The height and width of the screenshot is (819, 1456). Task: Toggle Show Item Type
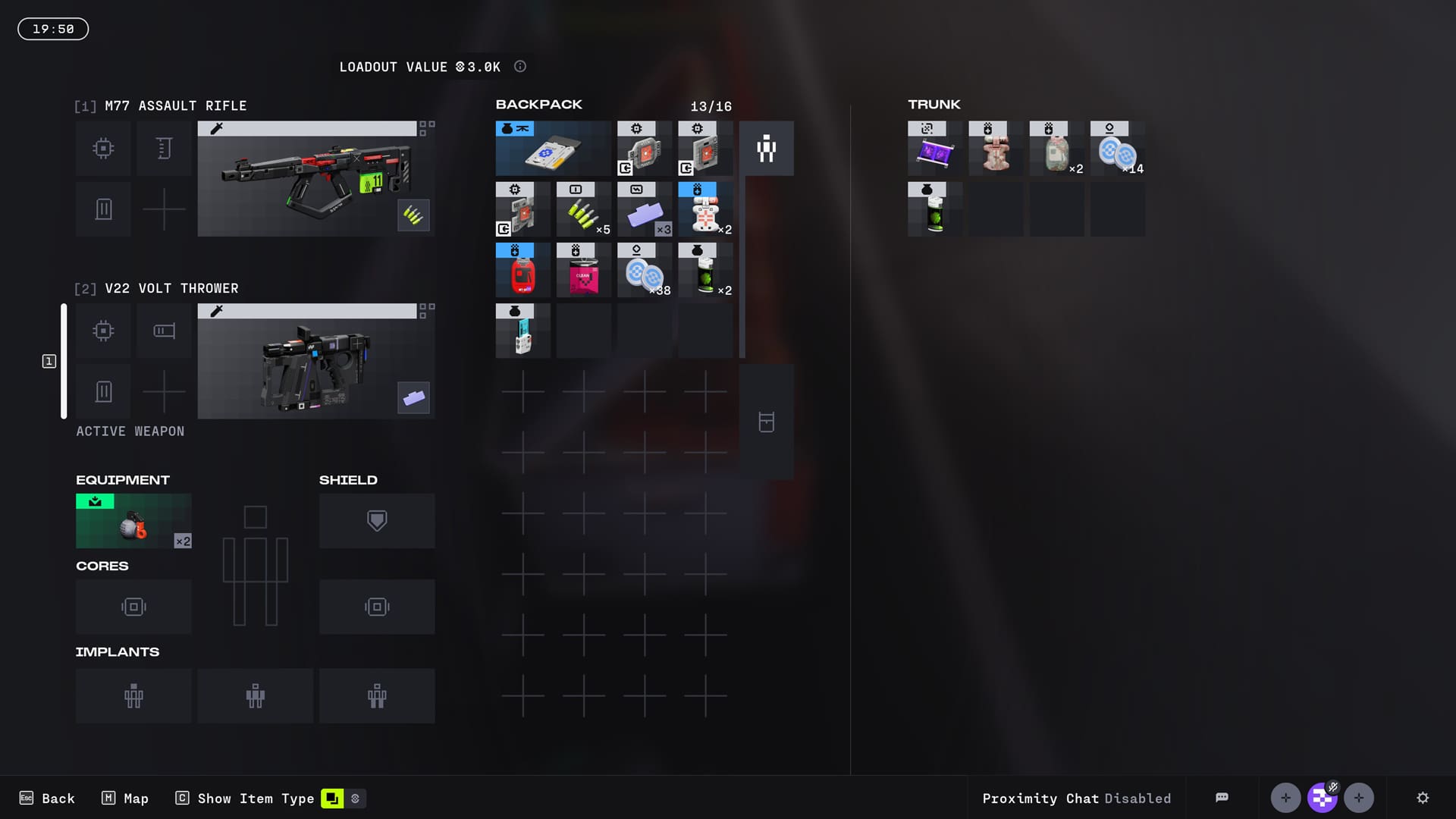click(x=245, y=799)
